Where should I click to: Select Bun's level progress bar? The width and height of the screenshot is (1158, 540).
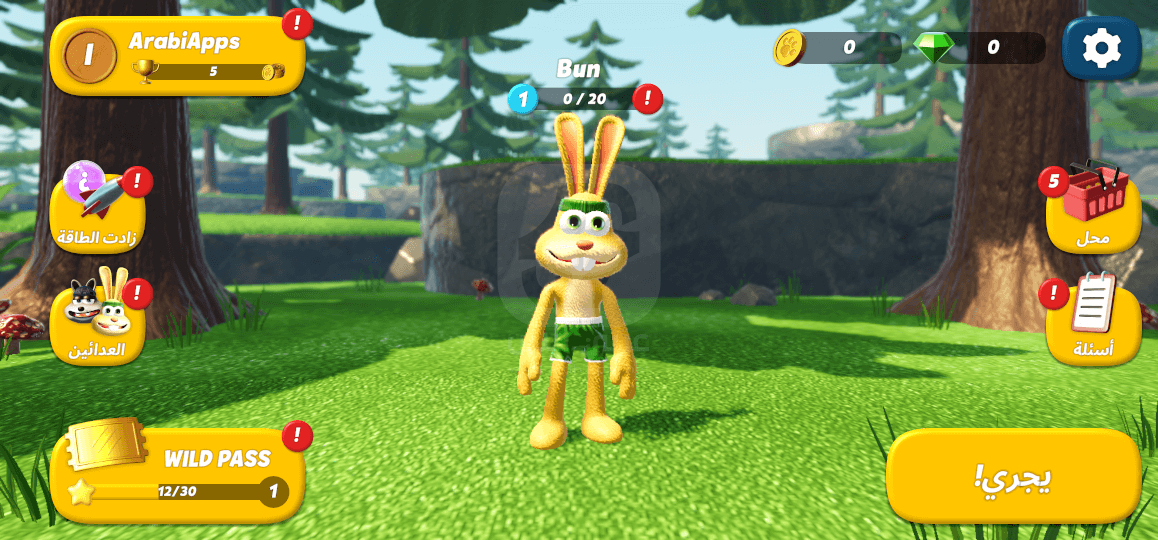pyautogui.click(x=583, y=99)
